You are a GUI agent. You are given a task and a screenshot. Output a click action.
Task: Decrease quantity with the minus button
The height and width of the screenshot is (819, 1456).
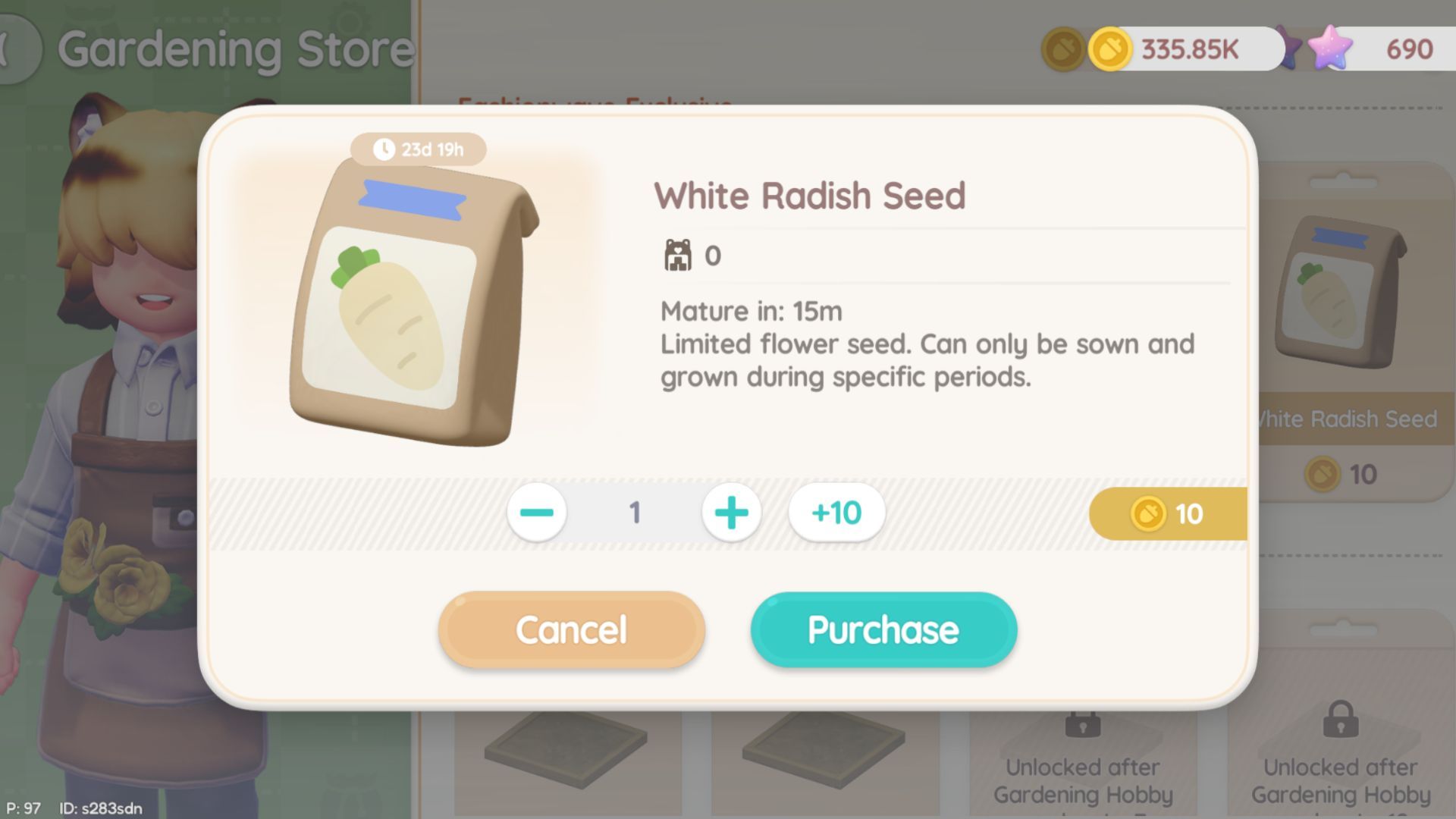click(x=537, y=513)
